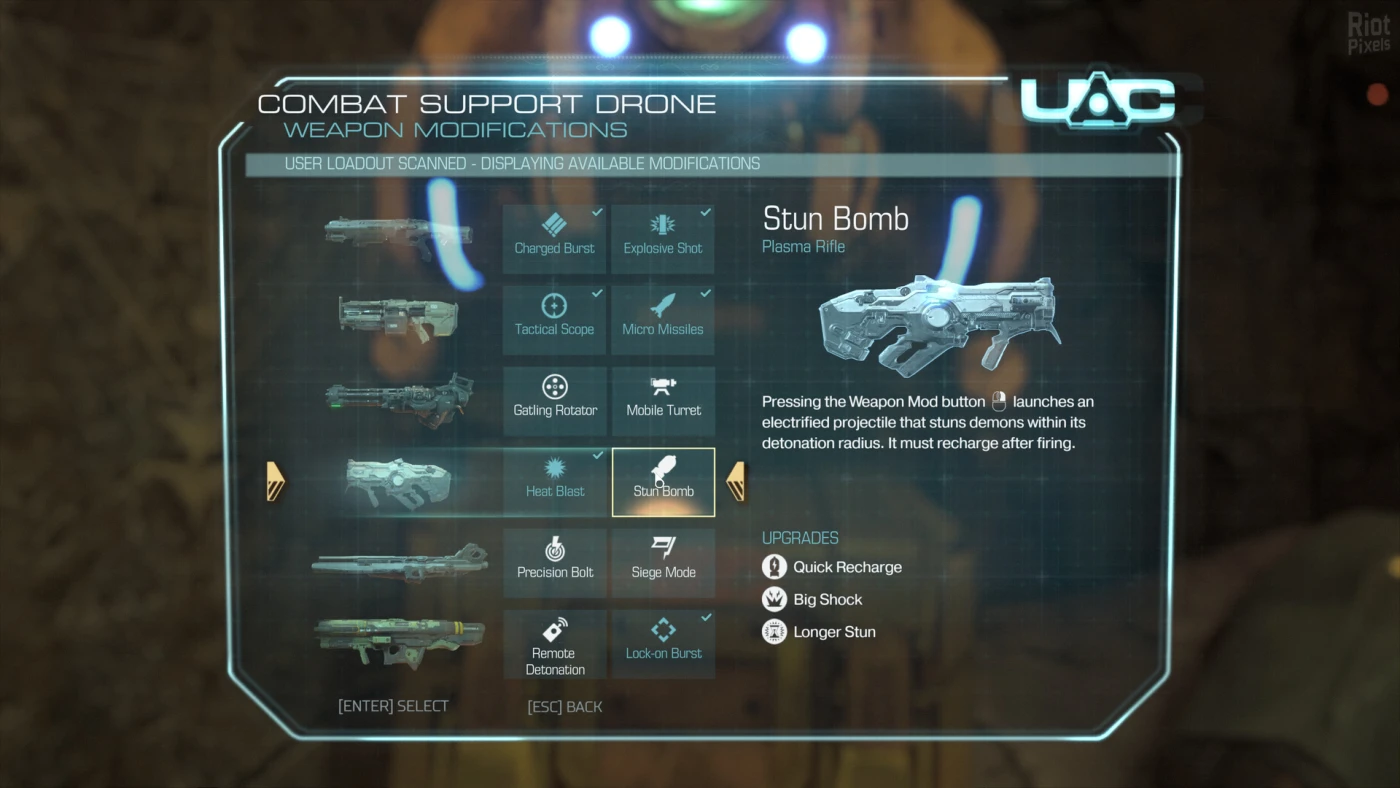Select the Mobile Turret mod

tap(663, 401)
